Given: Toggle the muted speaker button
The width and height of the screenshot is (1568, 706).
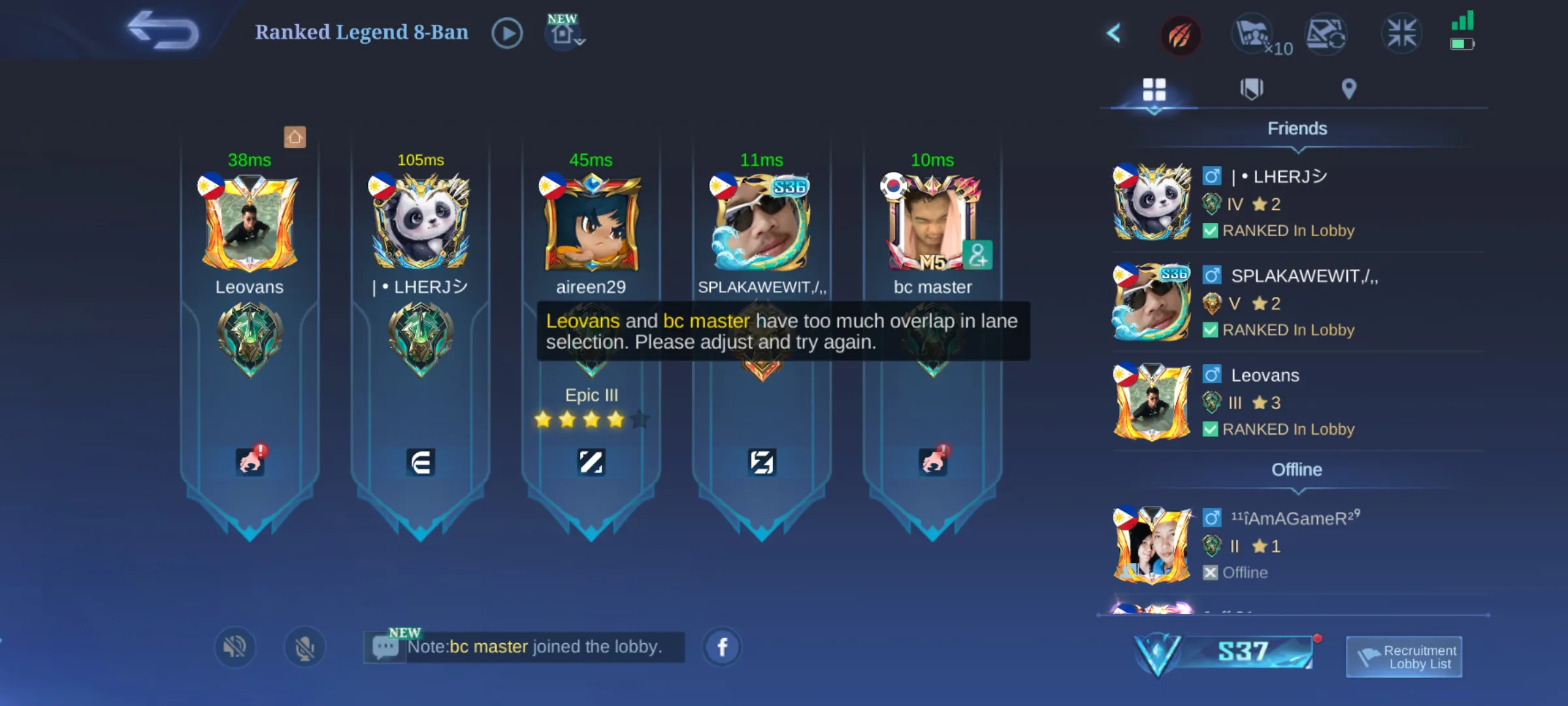Looking at the screenshot, I should pos(235,647).
